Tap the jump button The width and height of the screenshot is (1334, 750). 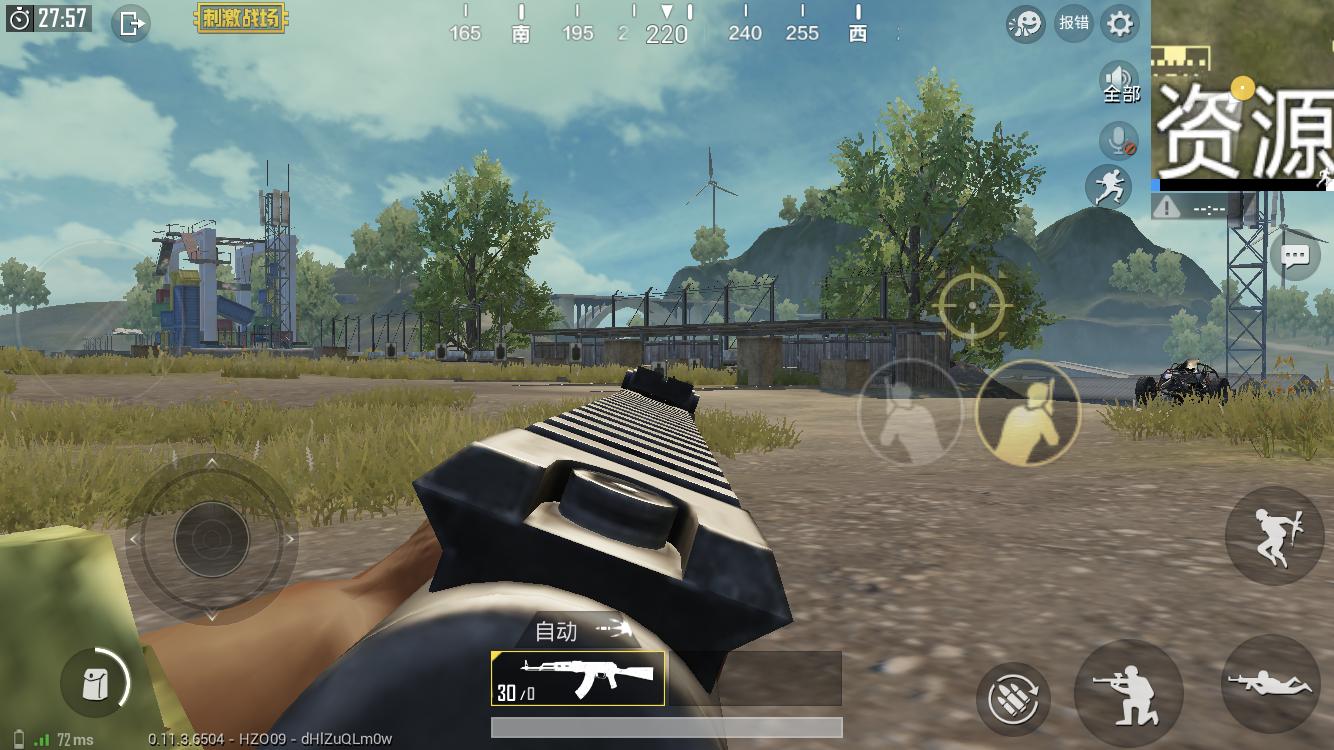point(1275,535)
